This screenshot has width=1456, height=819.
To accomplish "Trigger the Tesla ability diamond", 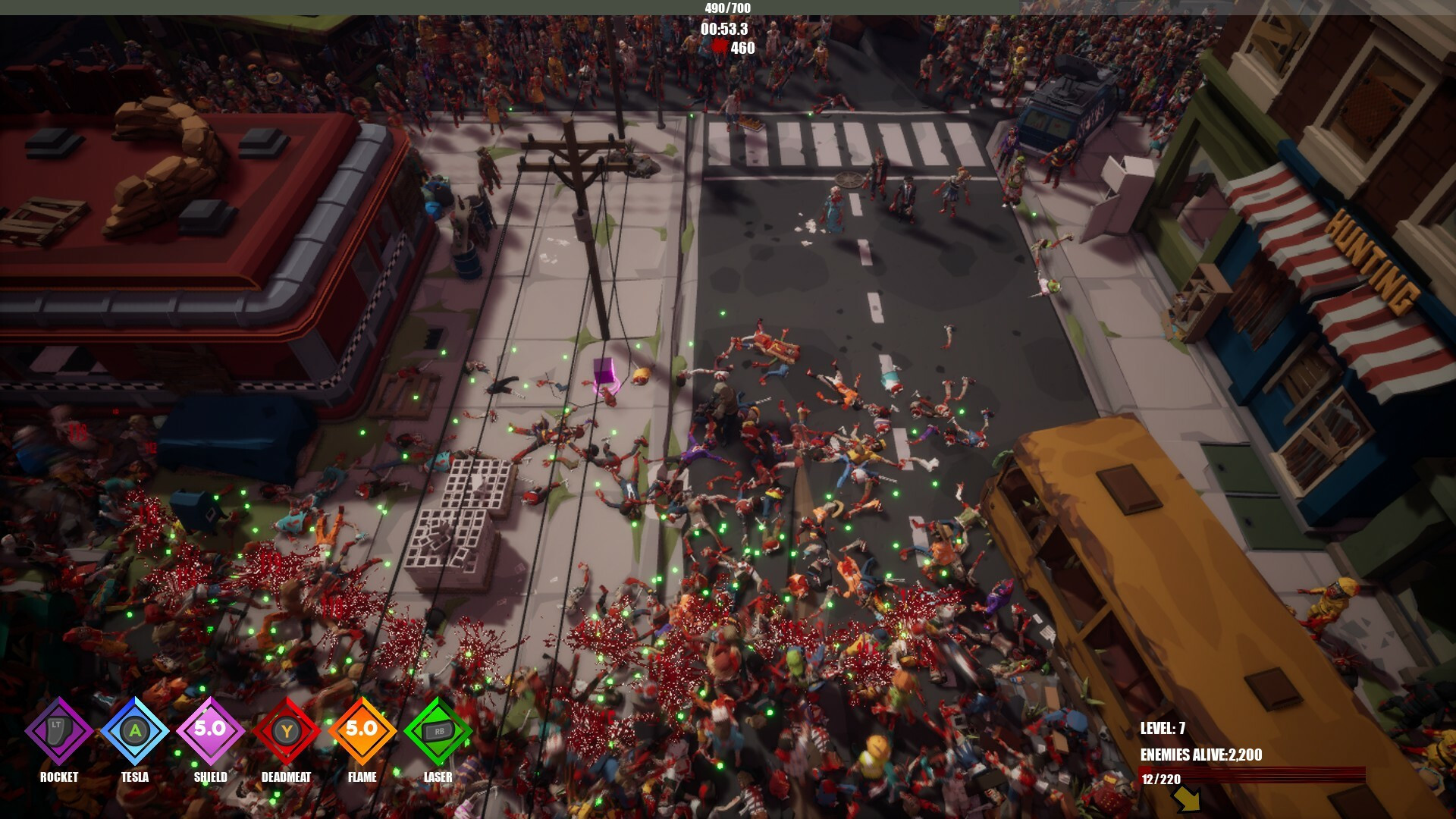I will (135, 731).
